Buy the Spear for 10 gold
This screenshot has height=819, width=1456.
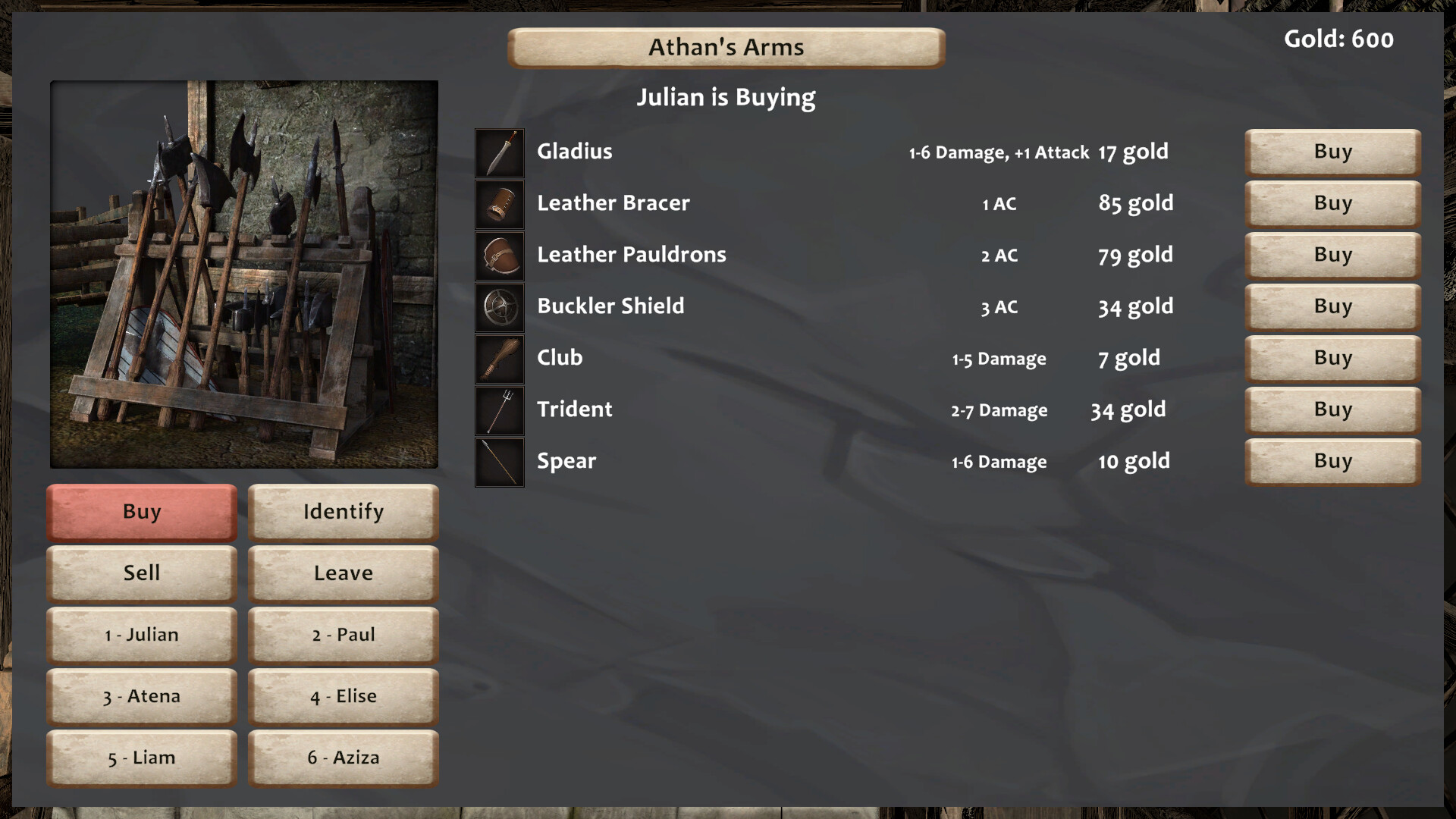(1332, 461)
